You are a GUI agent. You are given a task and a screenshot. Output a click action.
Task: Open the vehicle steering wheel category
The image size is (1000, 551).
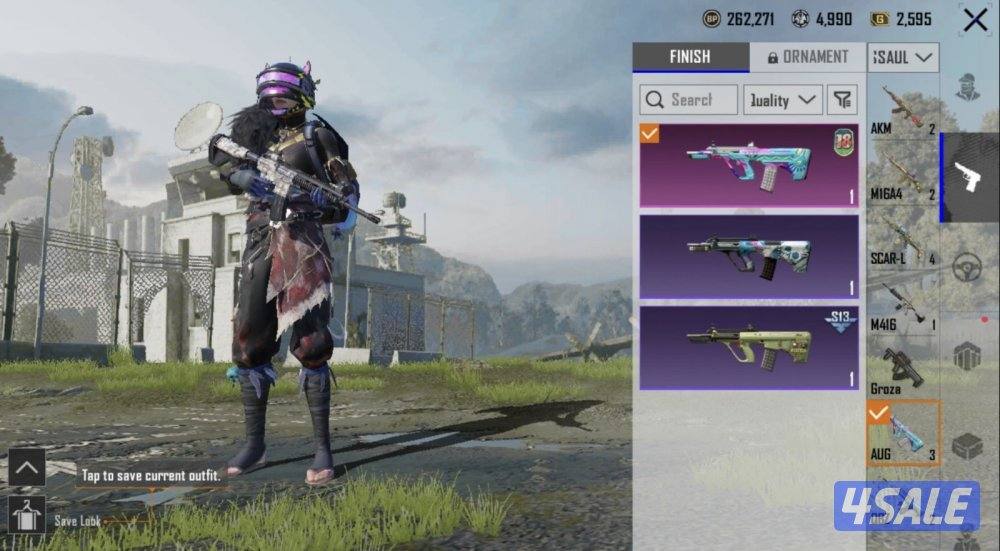coord(967,268)
